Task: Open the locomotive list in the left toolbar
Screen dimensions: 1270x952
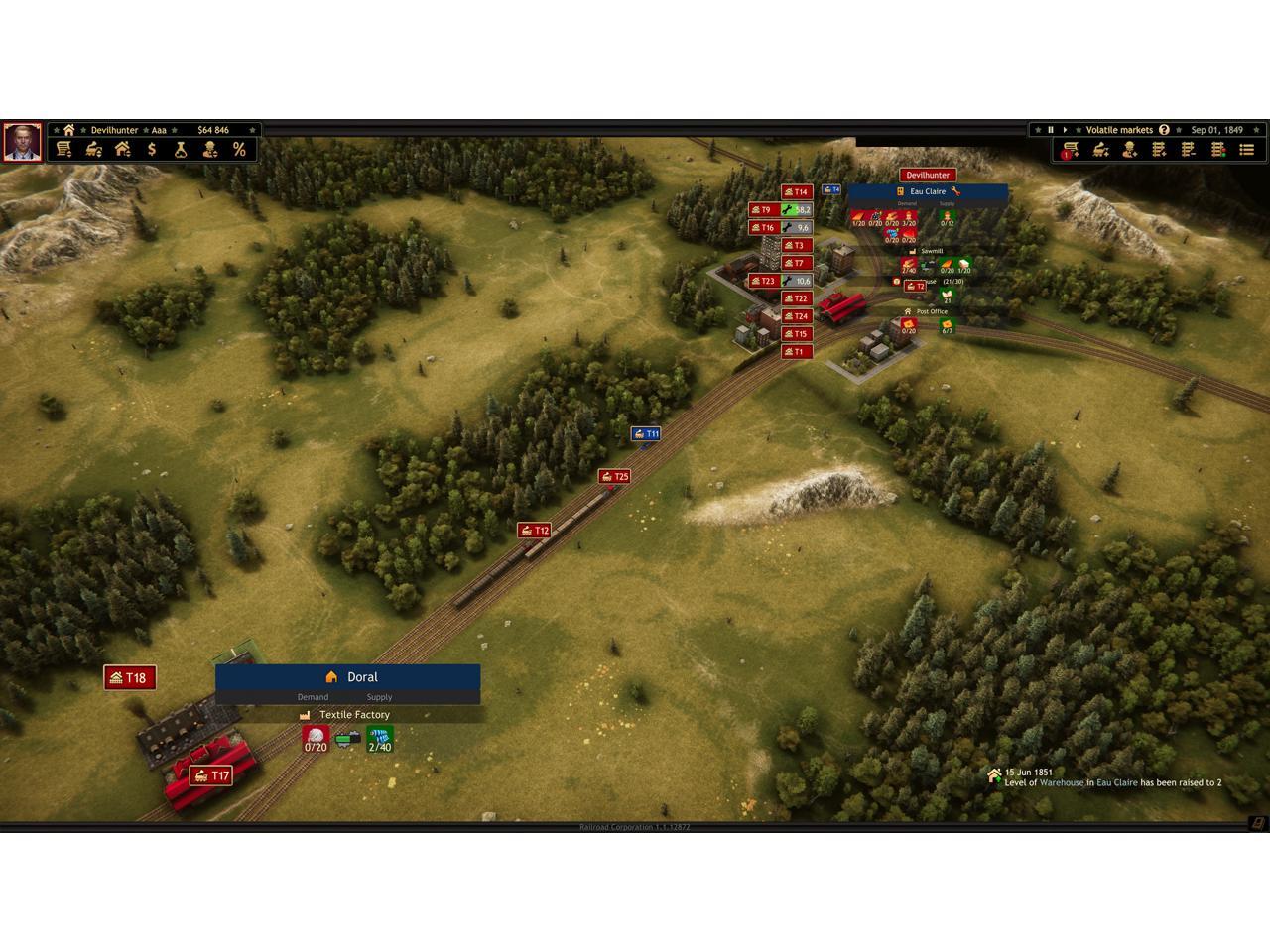Action: [x=94, y=150]
